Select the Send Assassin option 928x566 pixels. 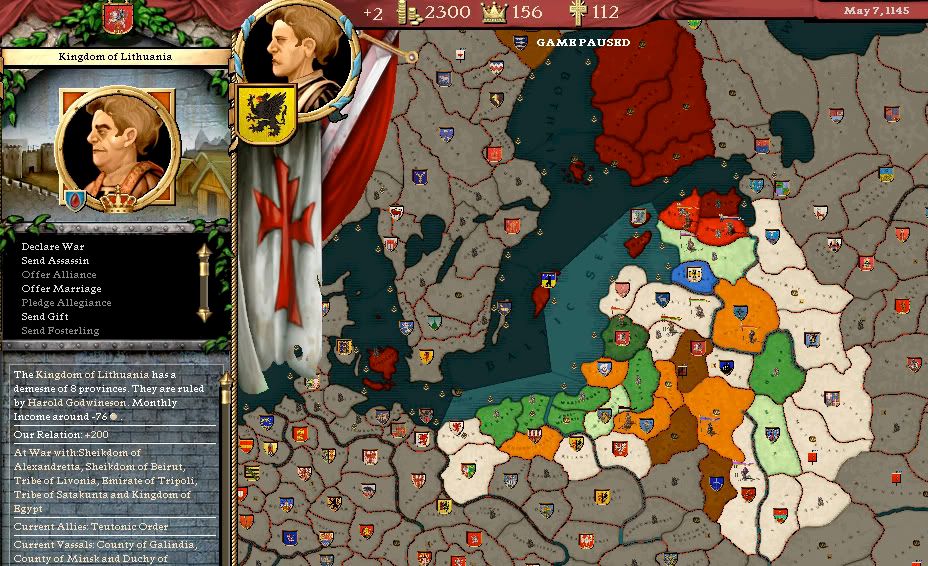(55, 260)
